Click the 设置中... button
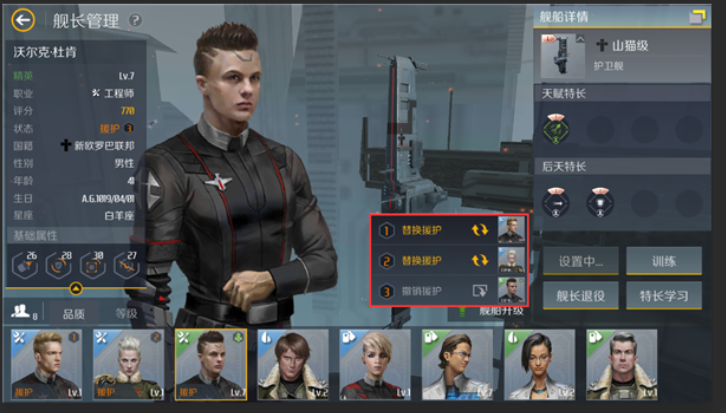The image size is (726, 413). (x=580, y=262)
